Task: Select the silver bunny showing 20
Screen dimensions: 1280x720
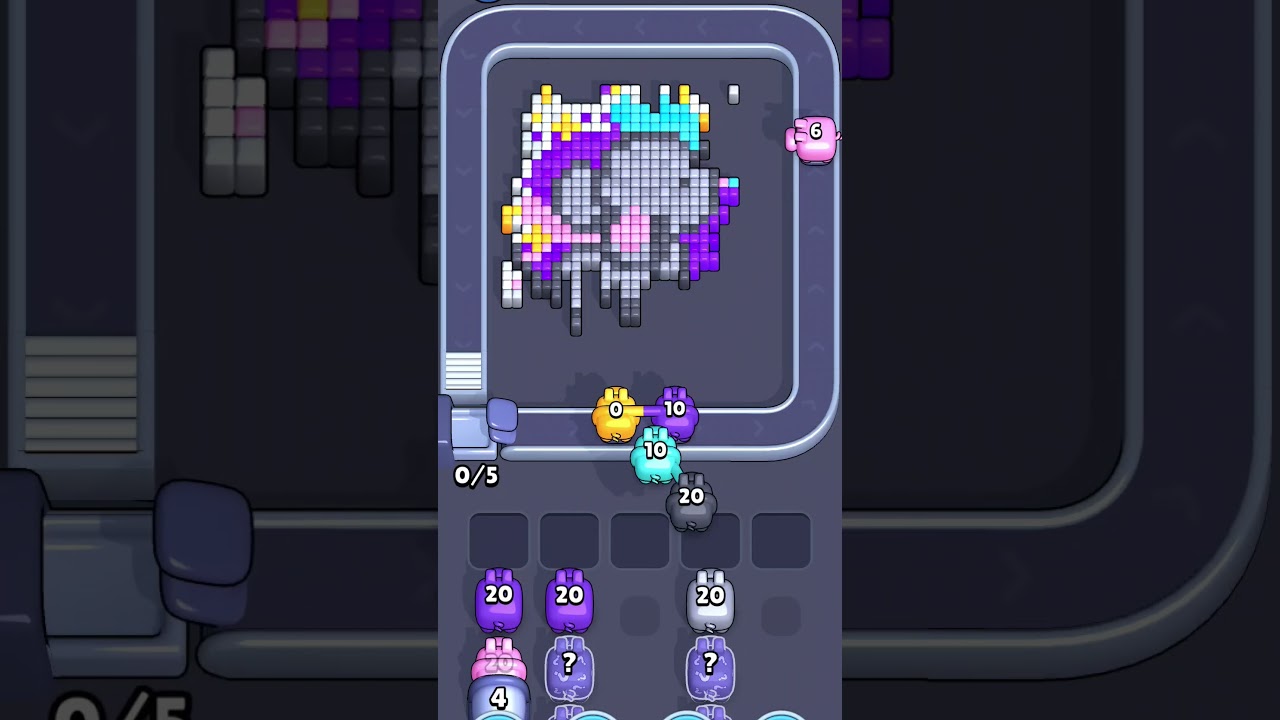Action: (x=712, y=598)
